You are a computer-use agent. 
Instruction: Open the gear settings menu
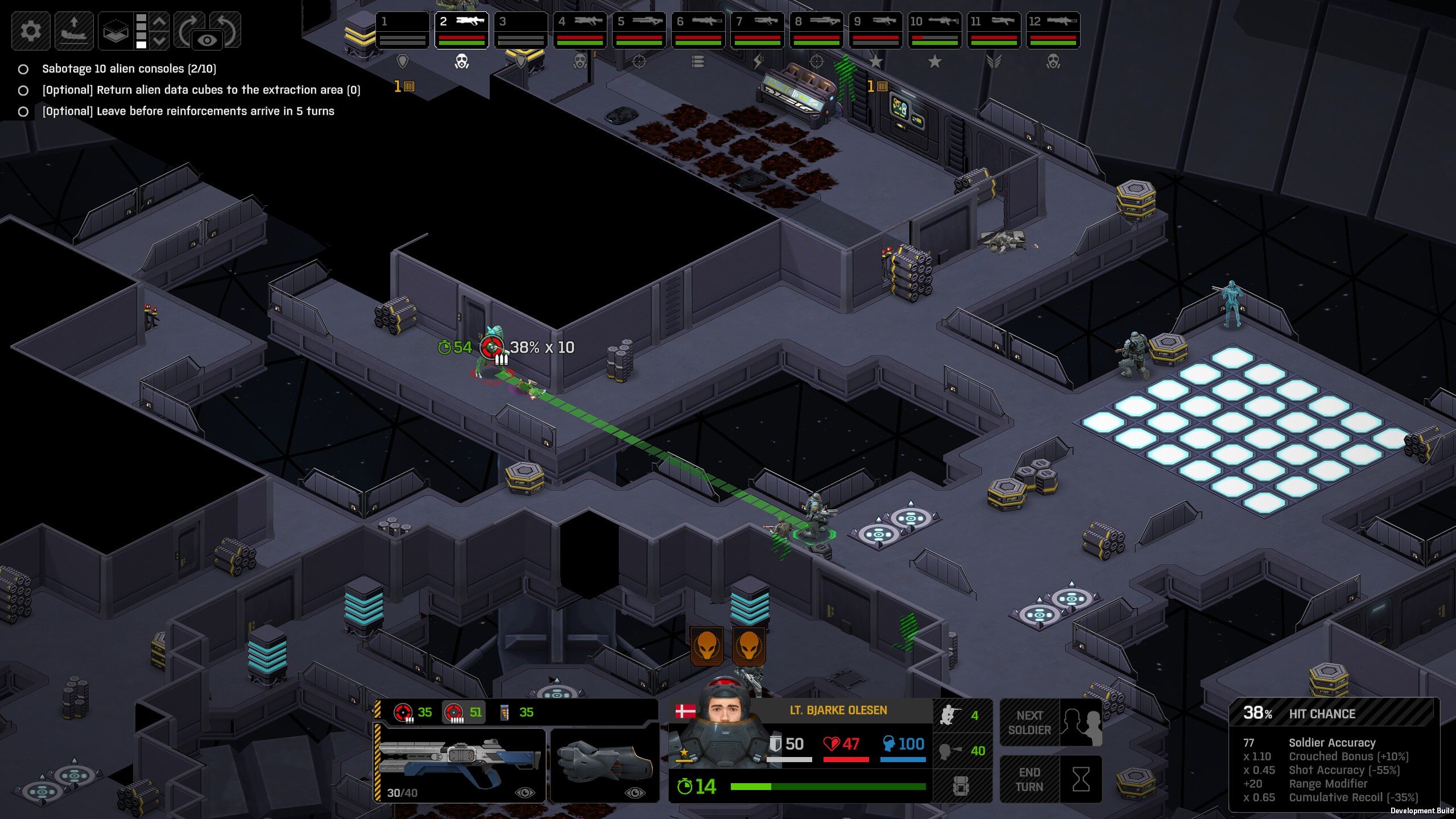point(31,30)
